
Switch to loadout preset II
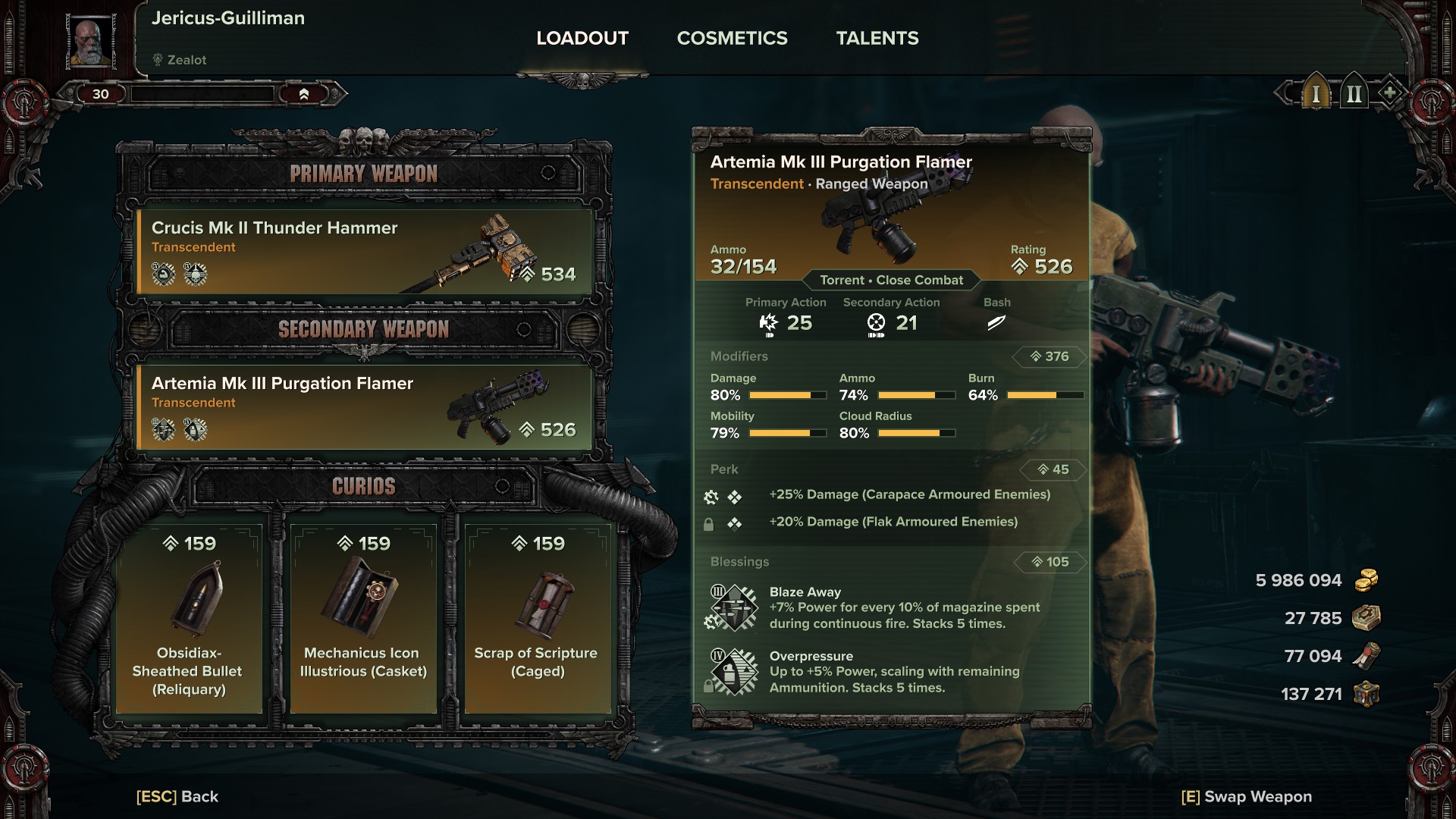click(1354, 94)
